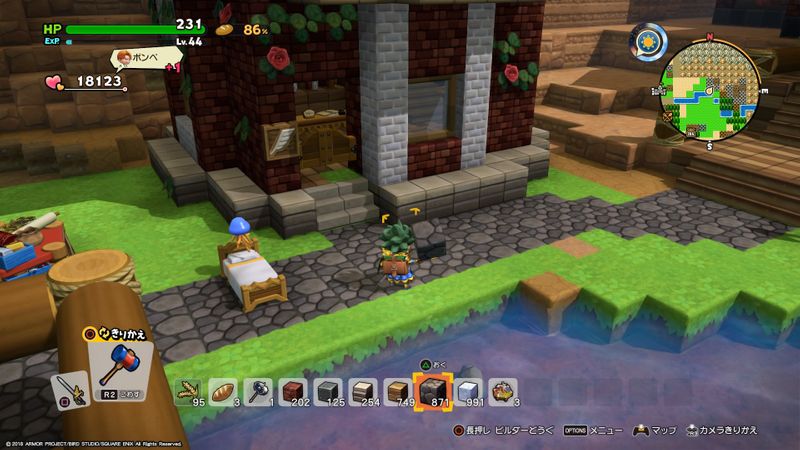Select the hotbar tool with quantity 1

[x=258, y=390]
